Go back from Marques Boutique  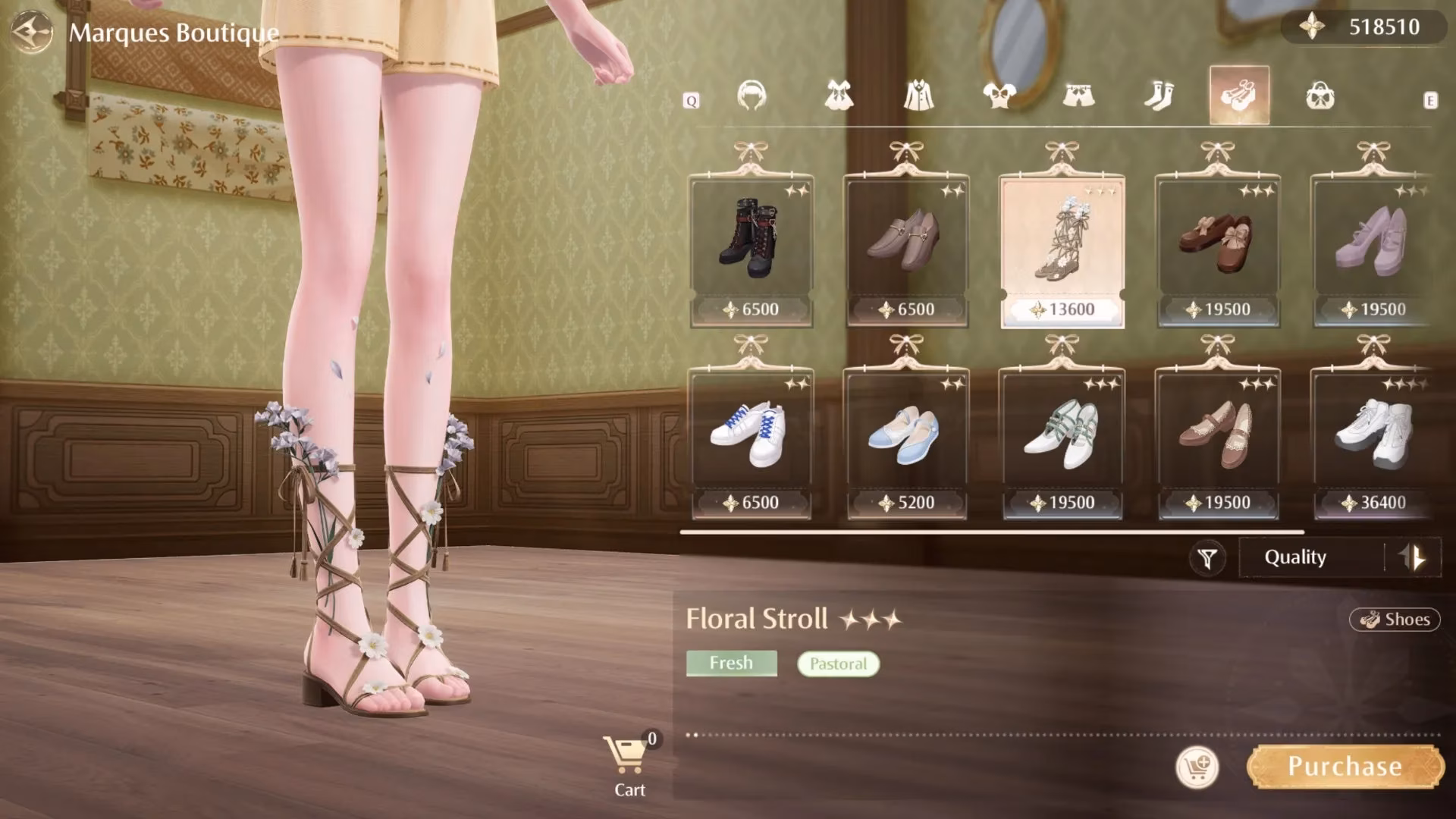click(32, 32)
